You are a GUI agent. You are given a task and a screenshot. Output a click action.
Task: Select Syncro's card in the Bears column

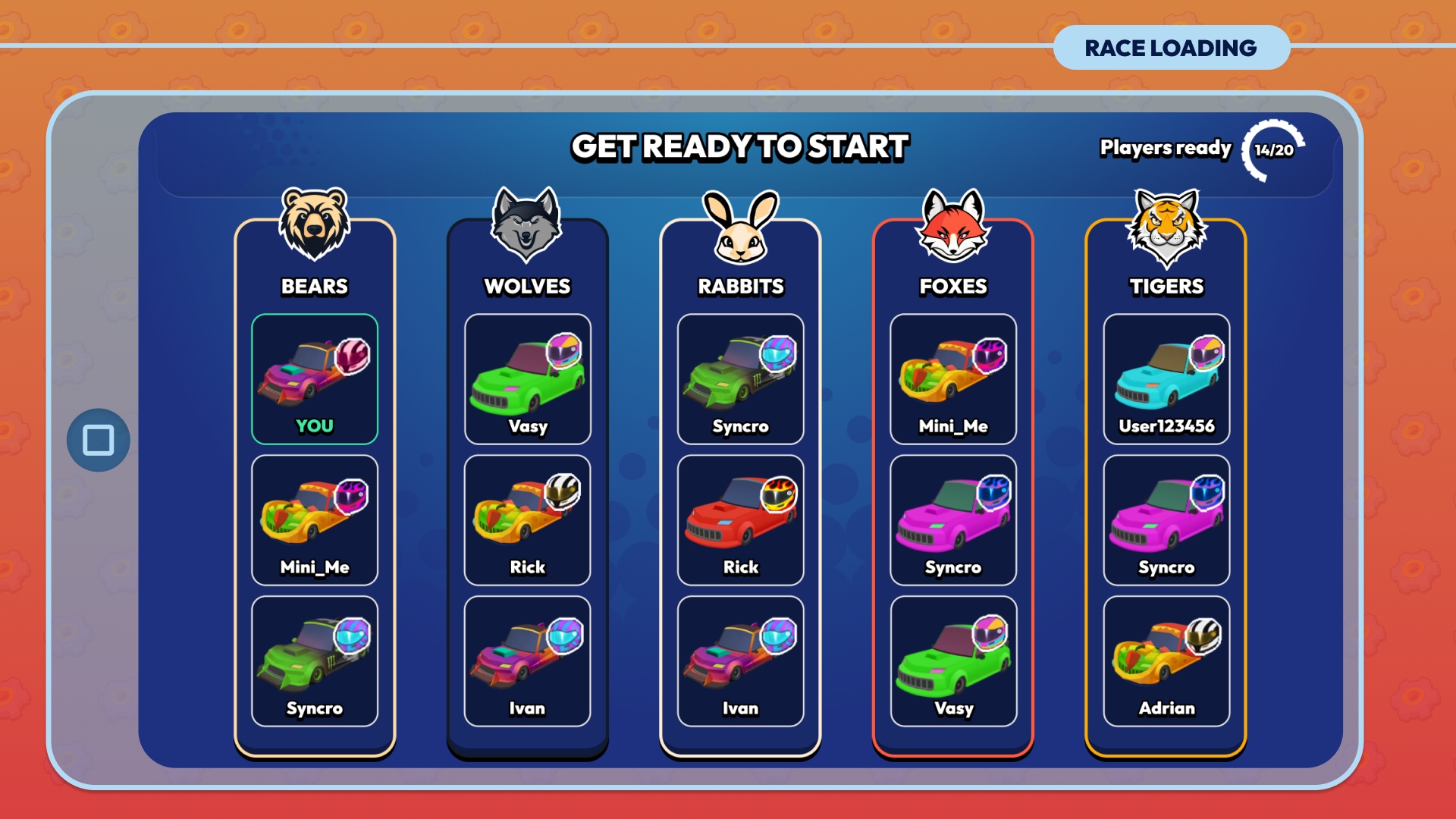(x=315, y=661)
